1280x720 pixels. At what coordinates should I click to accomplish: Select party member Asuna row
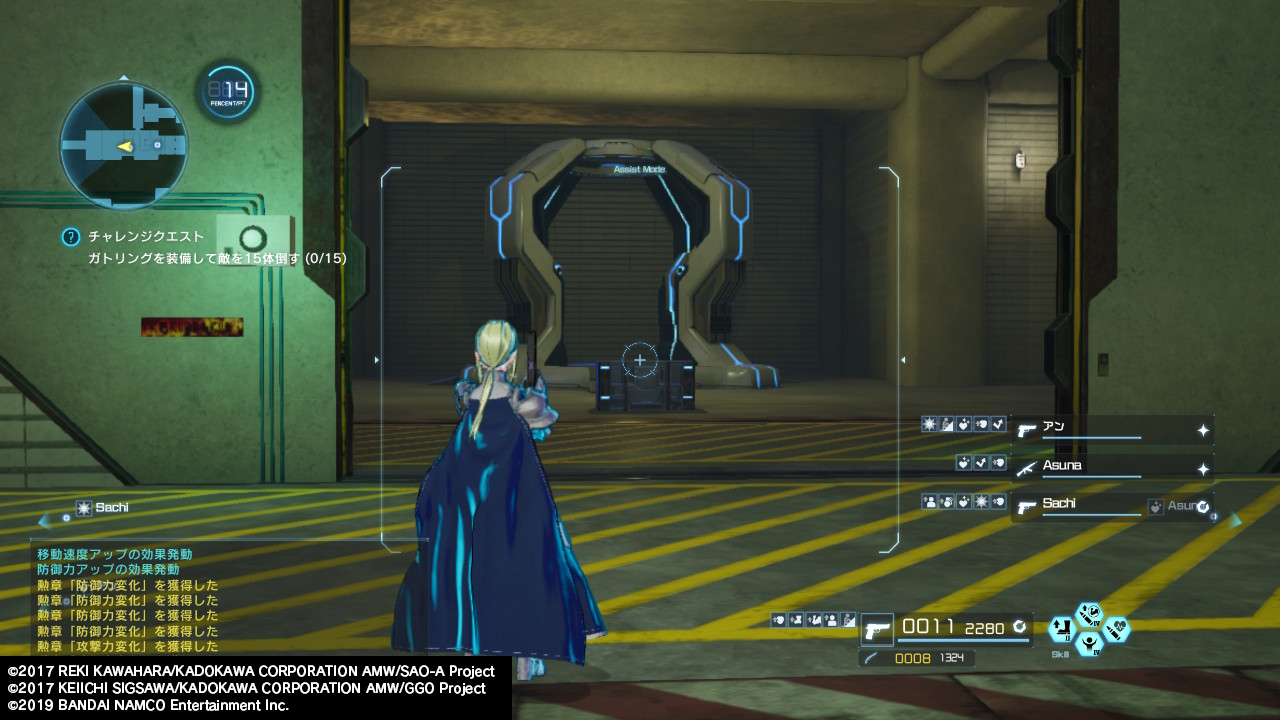pos(1112,468)
